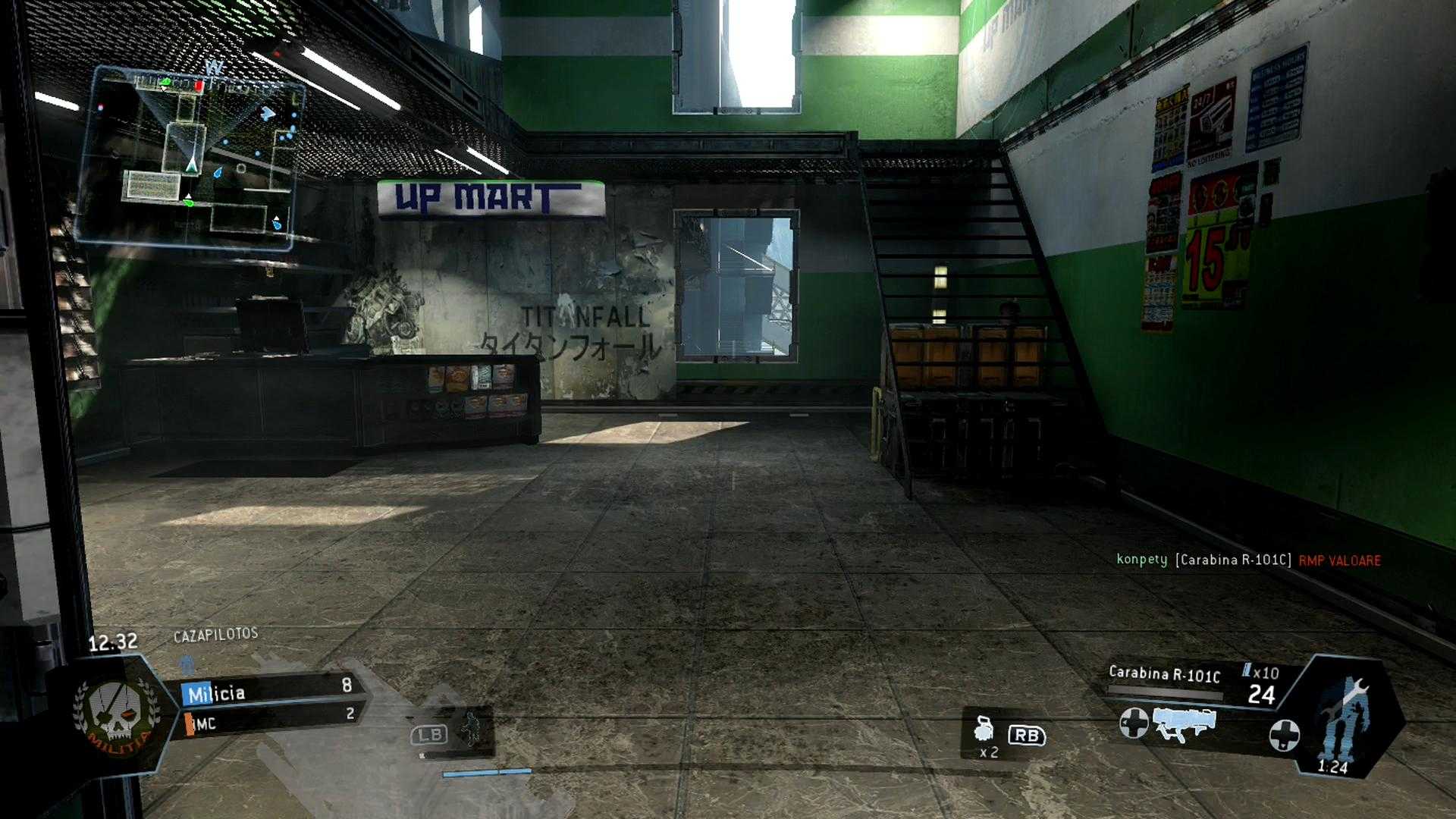Click the IMC team score row
This screenshot has width=1456, height=819.
tap(270, 720)
